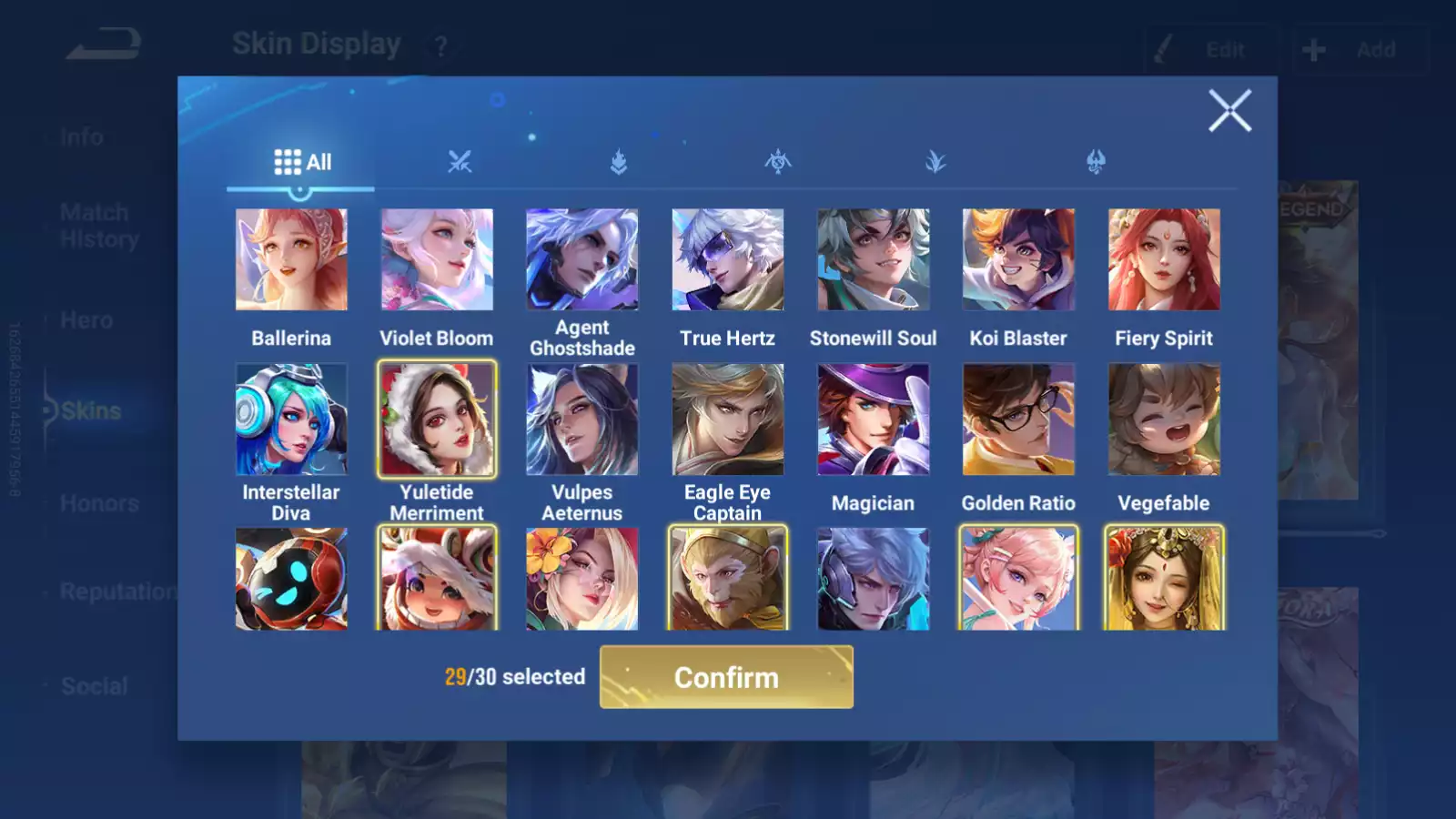
Task: Select the Koi Blaster skin thumbnail
Action: [1018, 259]
